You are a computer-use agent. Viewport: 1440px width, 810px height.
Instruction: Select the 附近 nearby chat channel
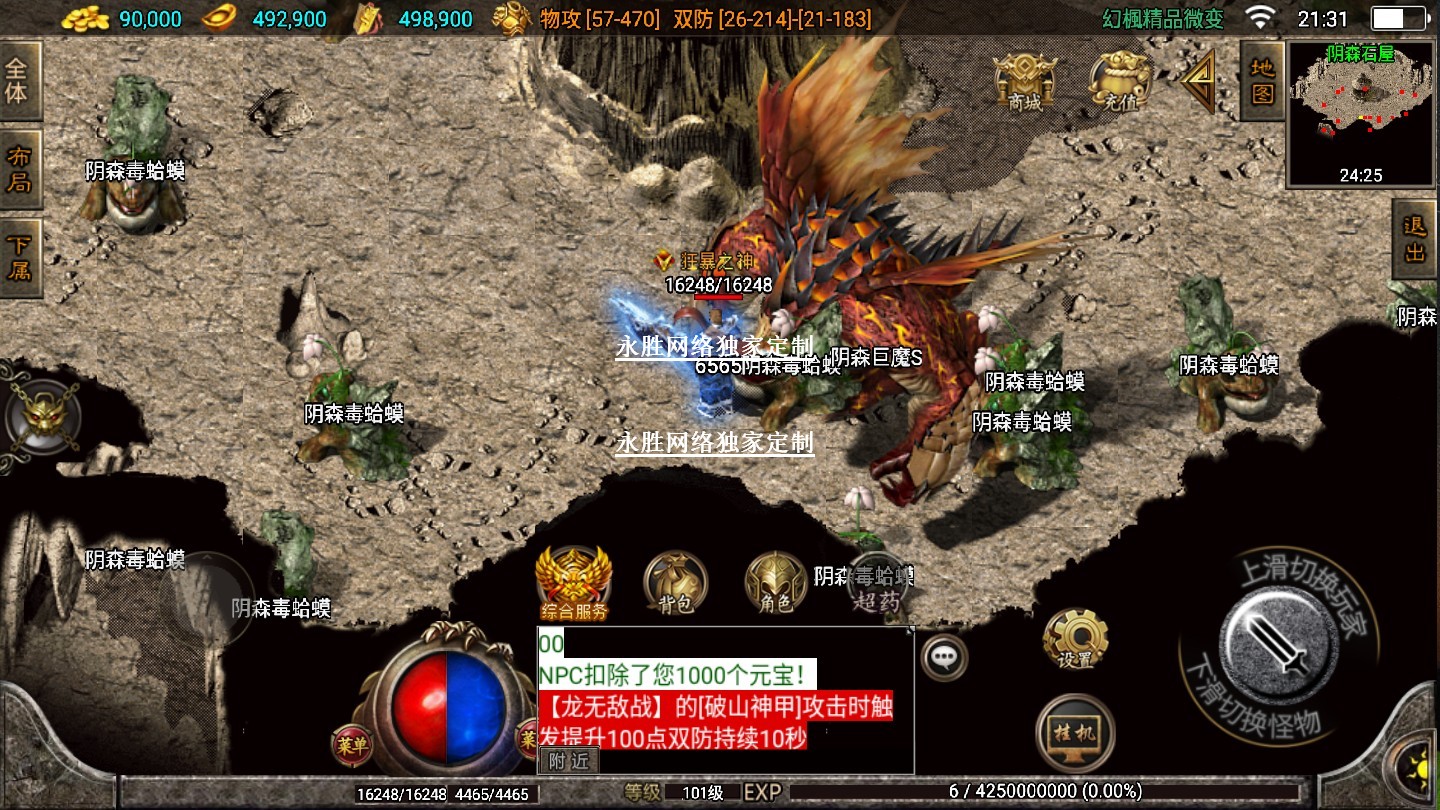coord(569,760)
